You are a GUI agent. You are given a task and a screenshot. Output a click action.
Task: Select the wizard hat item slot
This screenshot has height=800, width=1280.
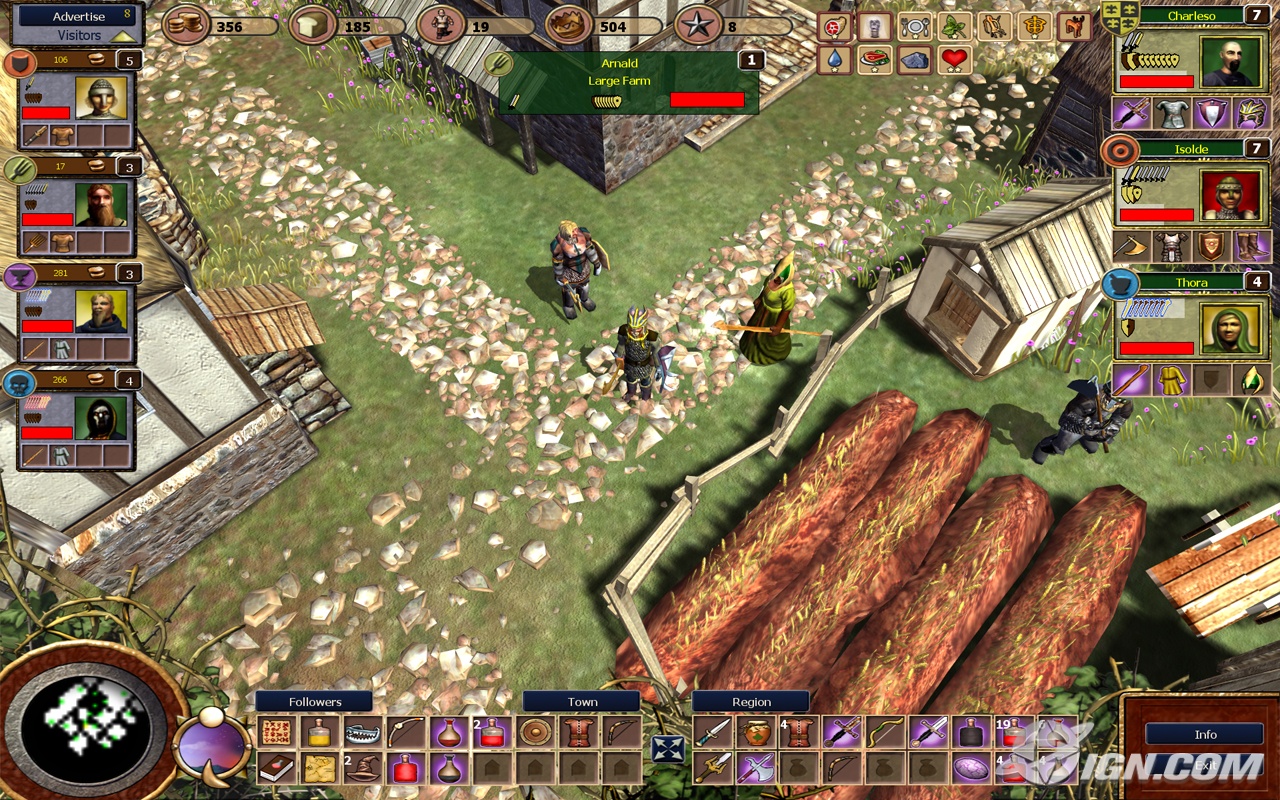click(363, 768)
